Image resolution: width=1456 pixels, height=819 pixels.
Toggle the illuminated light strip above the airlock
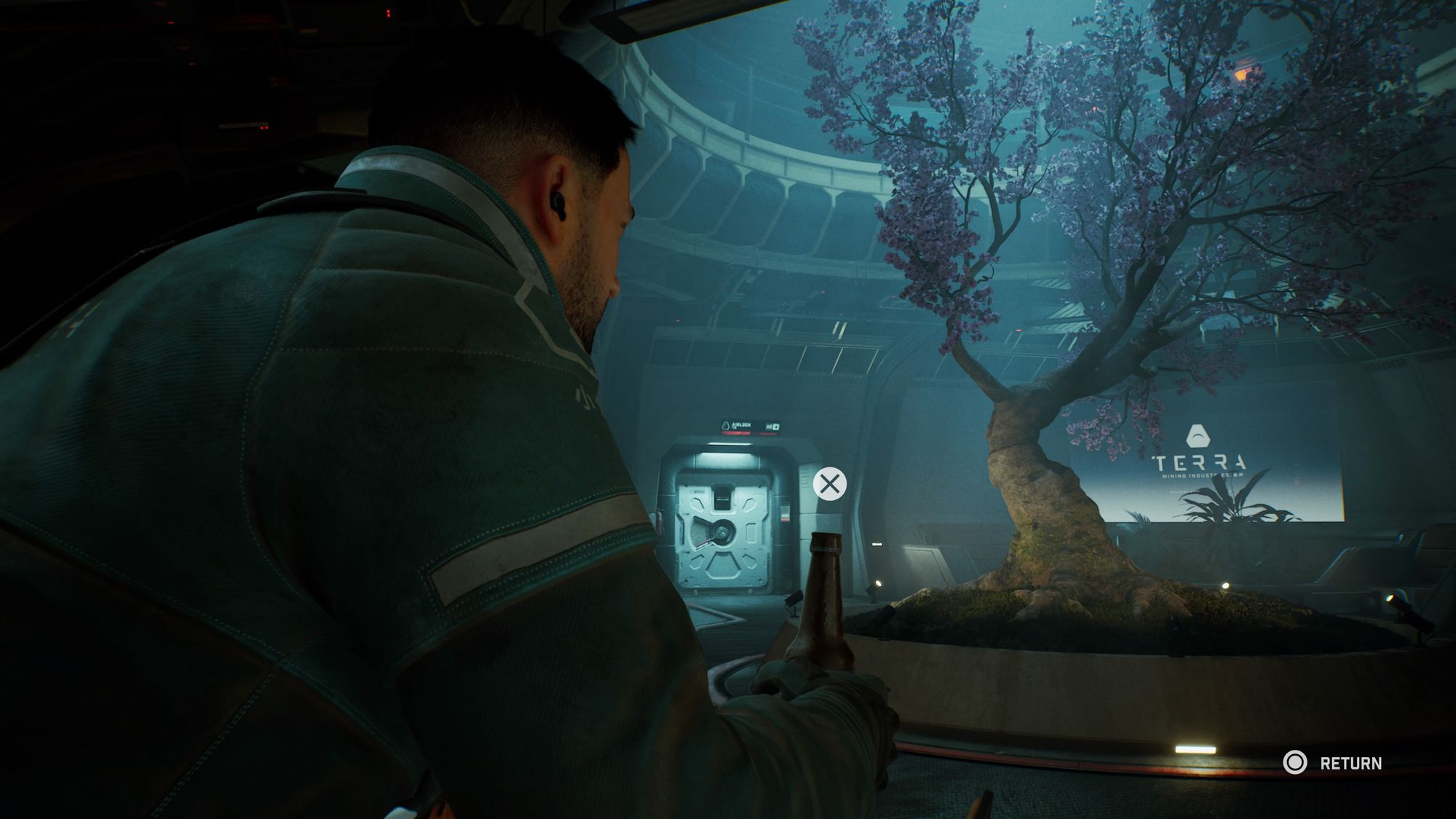coord(729,444)
